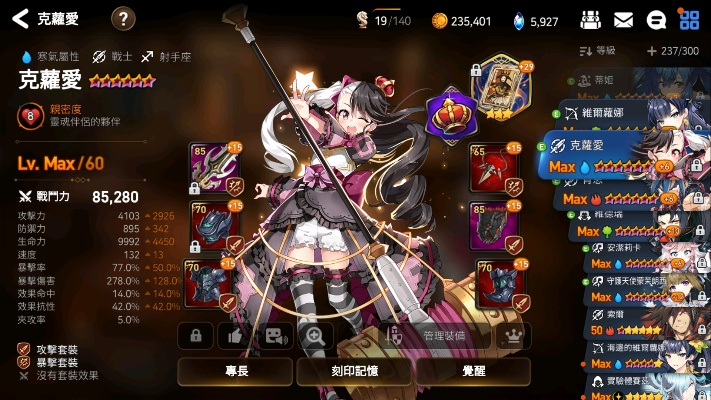The image size is (711, 400).
Task: Open the question mark help button
Action: pyautogui.click(x=123, y=18)
